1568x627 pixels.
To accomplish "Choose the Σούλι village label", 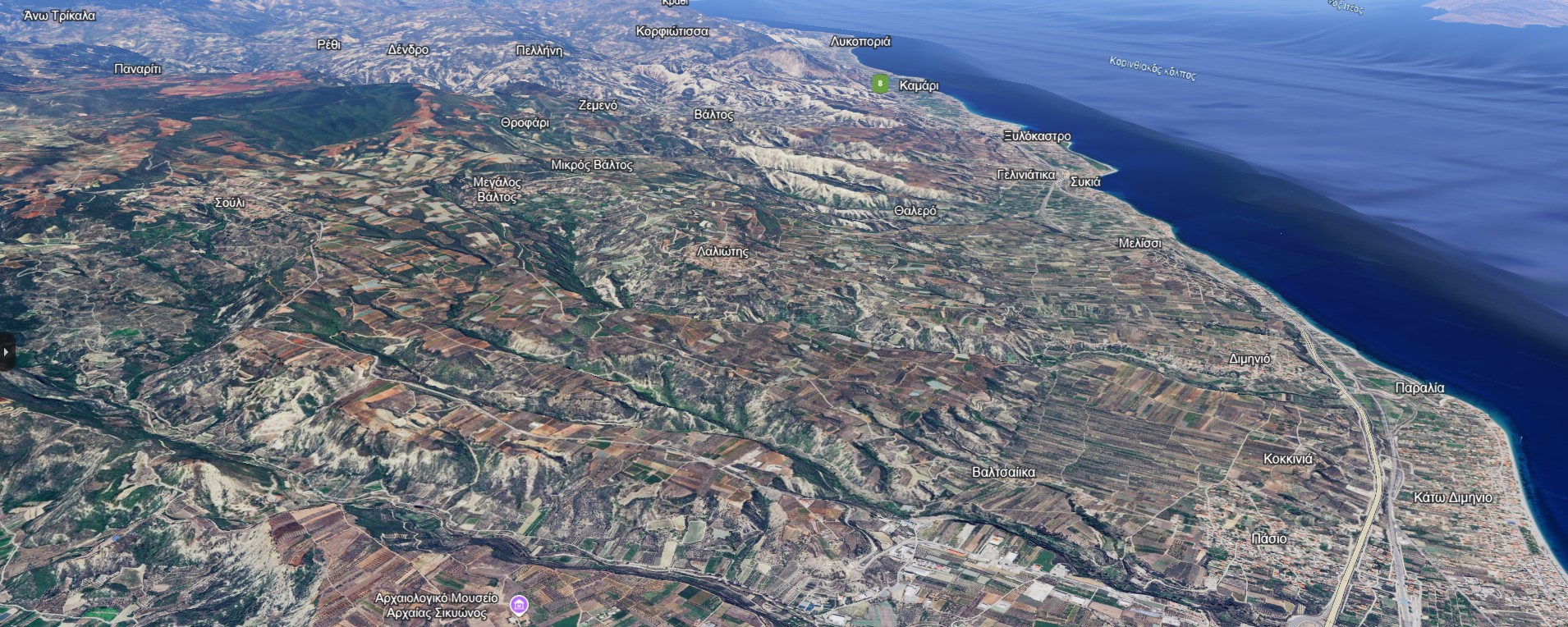I will pyautogui.click(x=230, y=203).
